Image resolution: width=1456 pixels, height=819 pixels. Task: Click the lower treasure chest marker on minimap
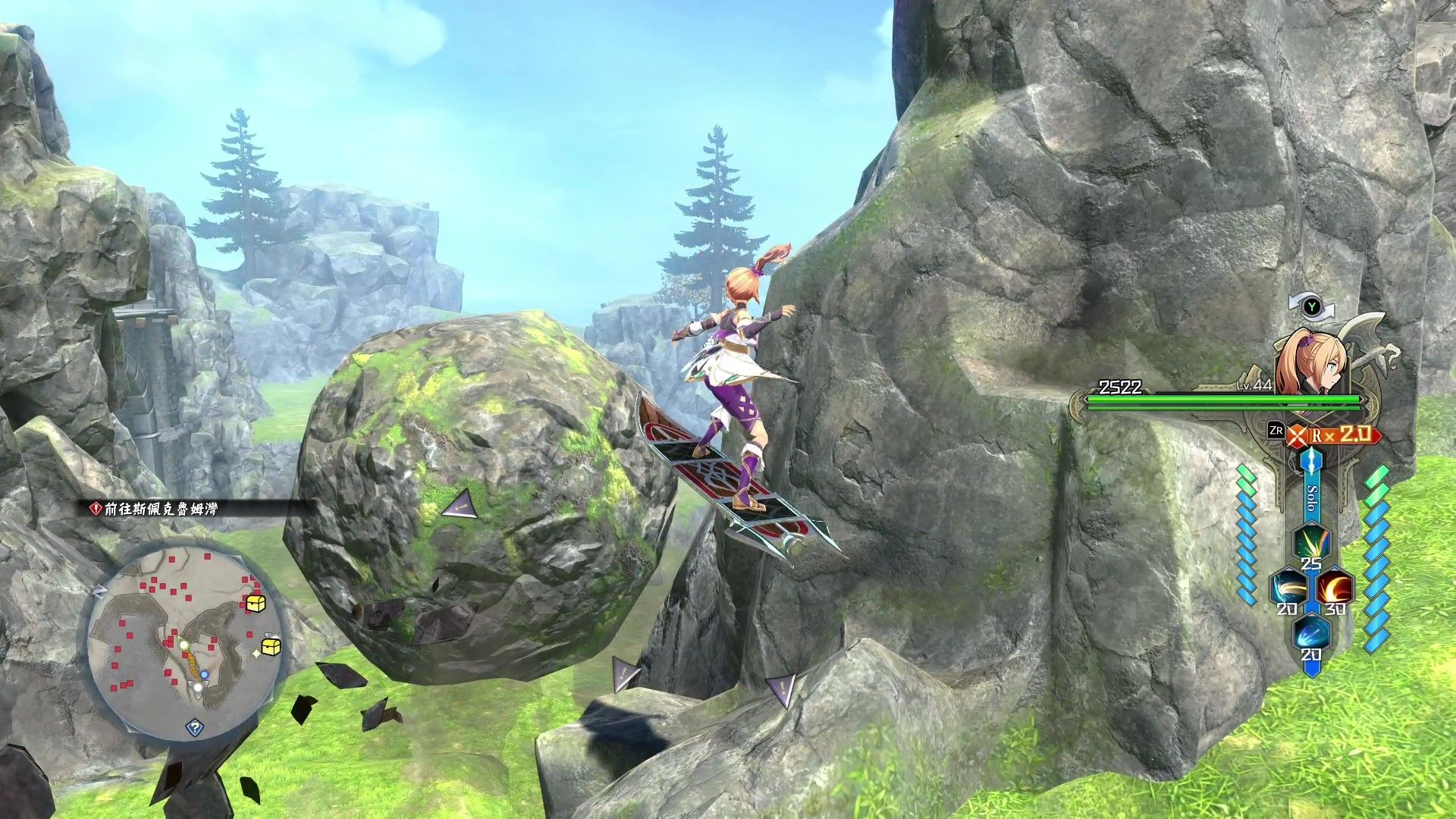point(271,646)
